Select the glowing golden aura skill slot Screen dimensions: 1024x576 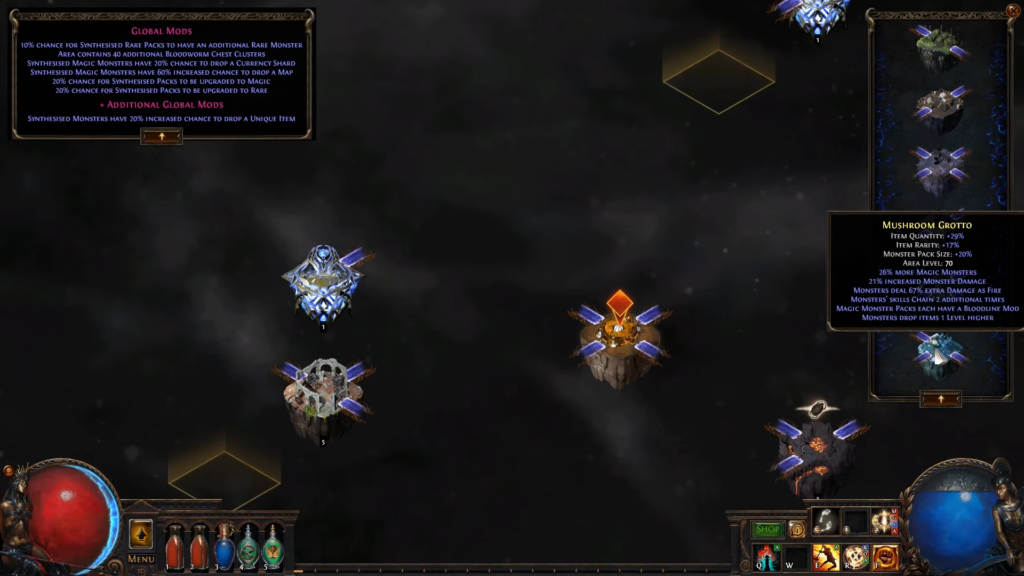pos(884,521)
